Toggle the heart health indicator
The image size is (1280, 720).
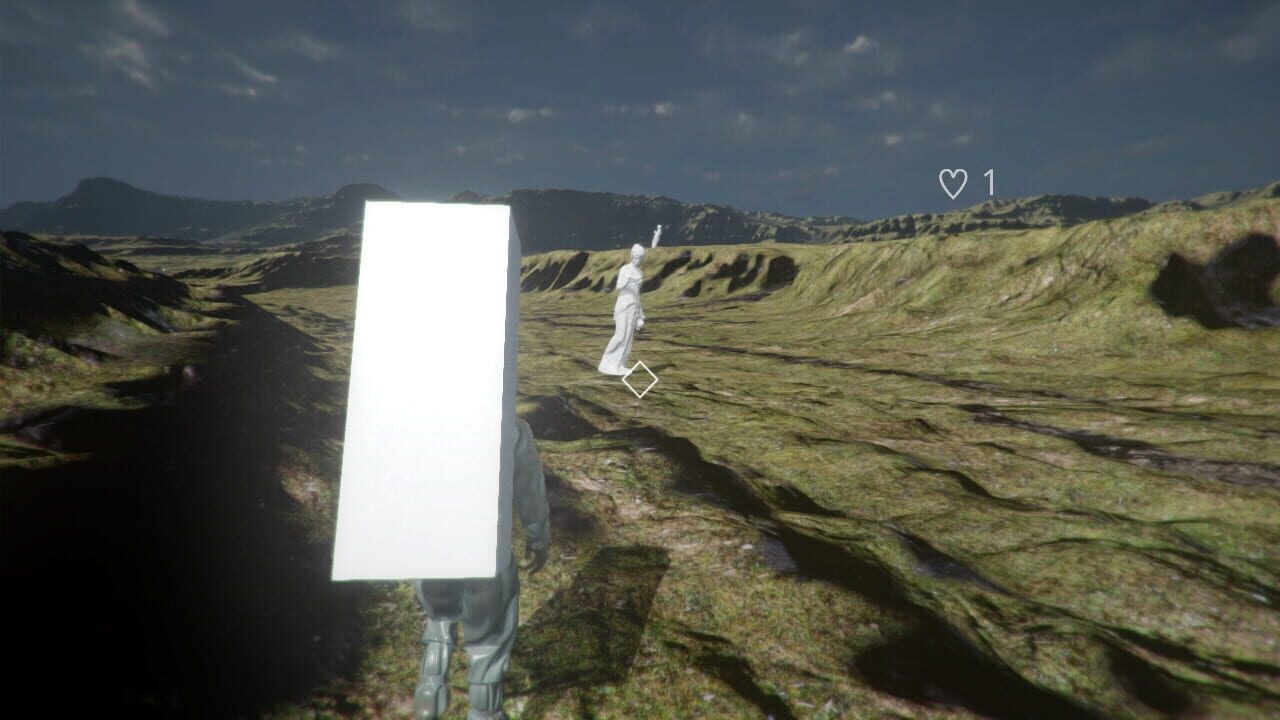click(953, 183)
